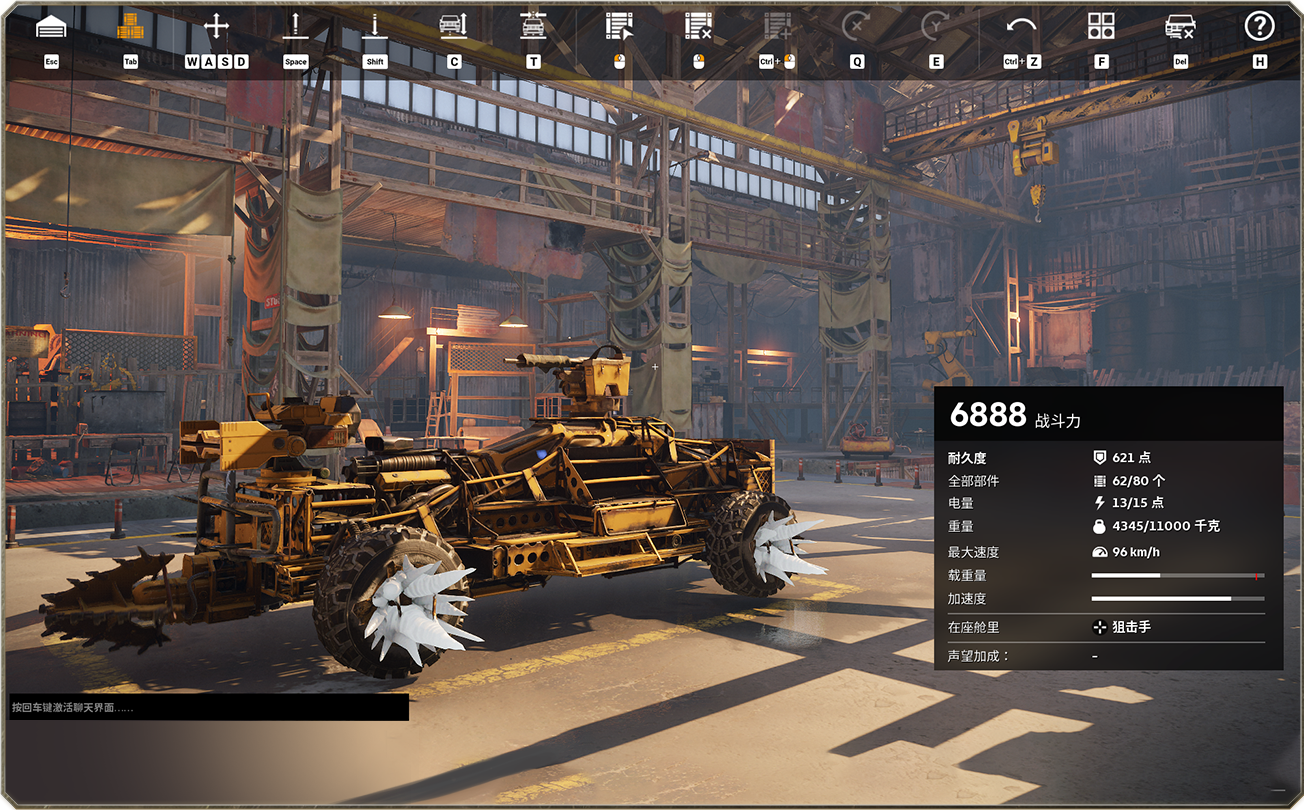Image resolution: width=1304 pixels, height=810 pixels.
Task: Select the part-pick icon with cursor arrow
Action: [x=619, y=27]
